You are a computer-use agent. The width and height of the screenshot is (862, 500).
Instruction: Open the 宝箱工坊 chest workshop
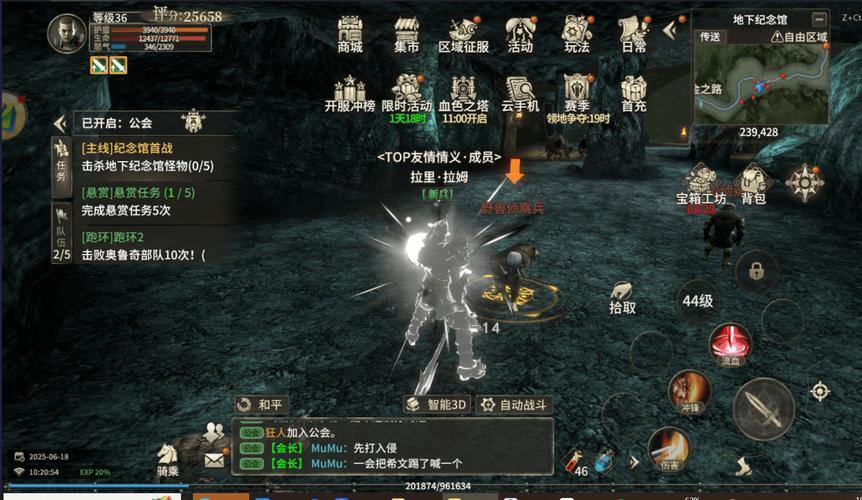click(x=701, y=183)
